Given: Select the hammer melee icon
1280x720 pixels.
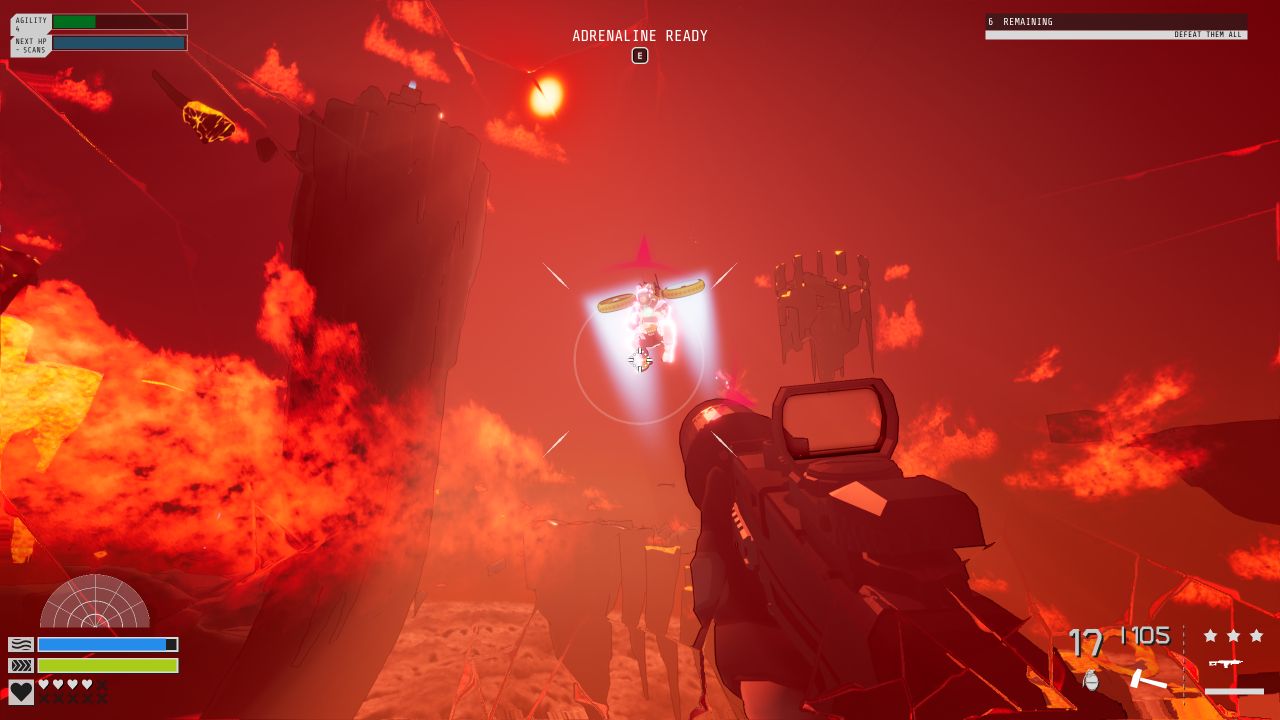Looking at the screenshot, I should coord(1148,680).
